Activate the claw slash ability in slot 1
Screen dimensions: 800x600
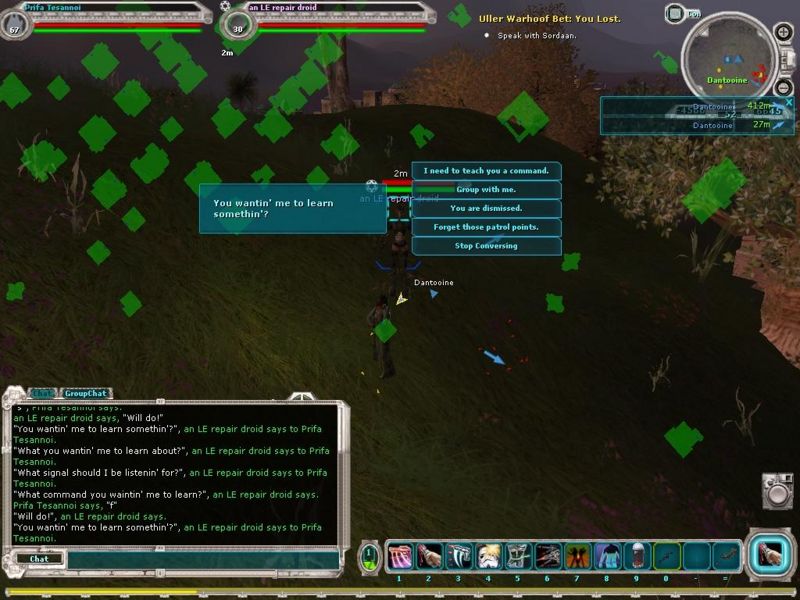click(x=399, y=556)
